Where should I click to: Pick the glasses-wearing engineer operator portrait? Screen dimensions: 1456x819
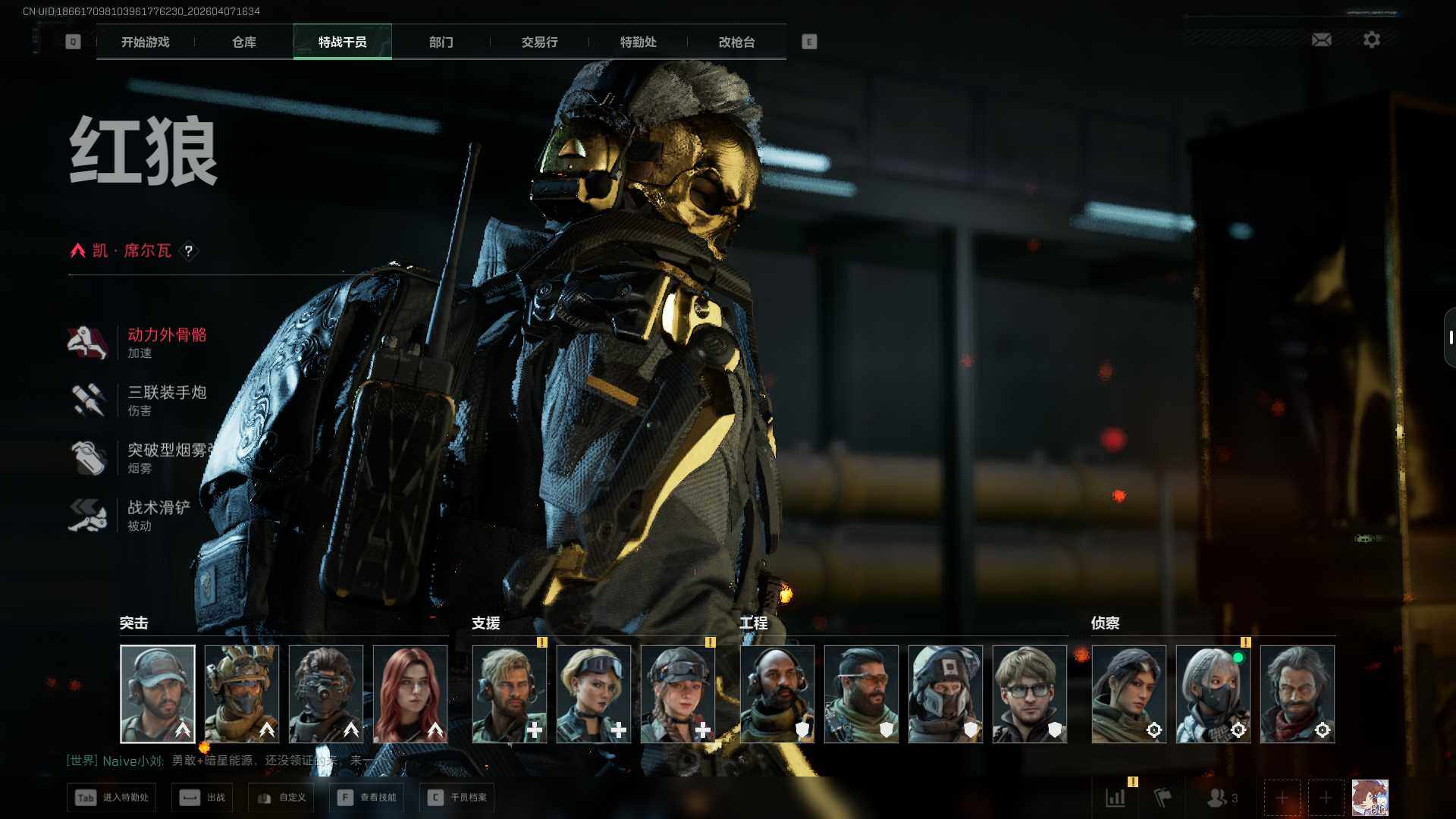1030,694
